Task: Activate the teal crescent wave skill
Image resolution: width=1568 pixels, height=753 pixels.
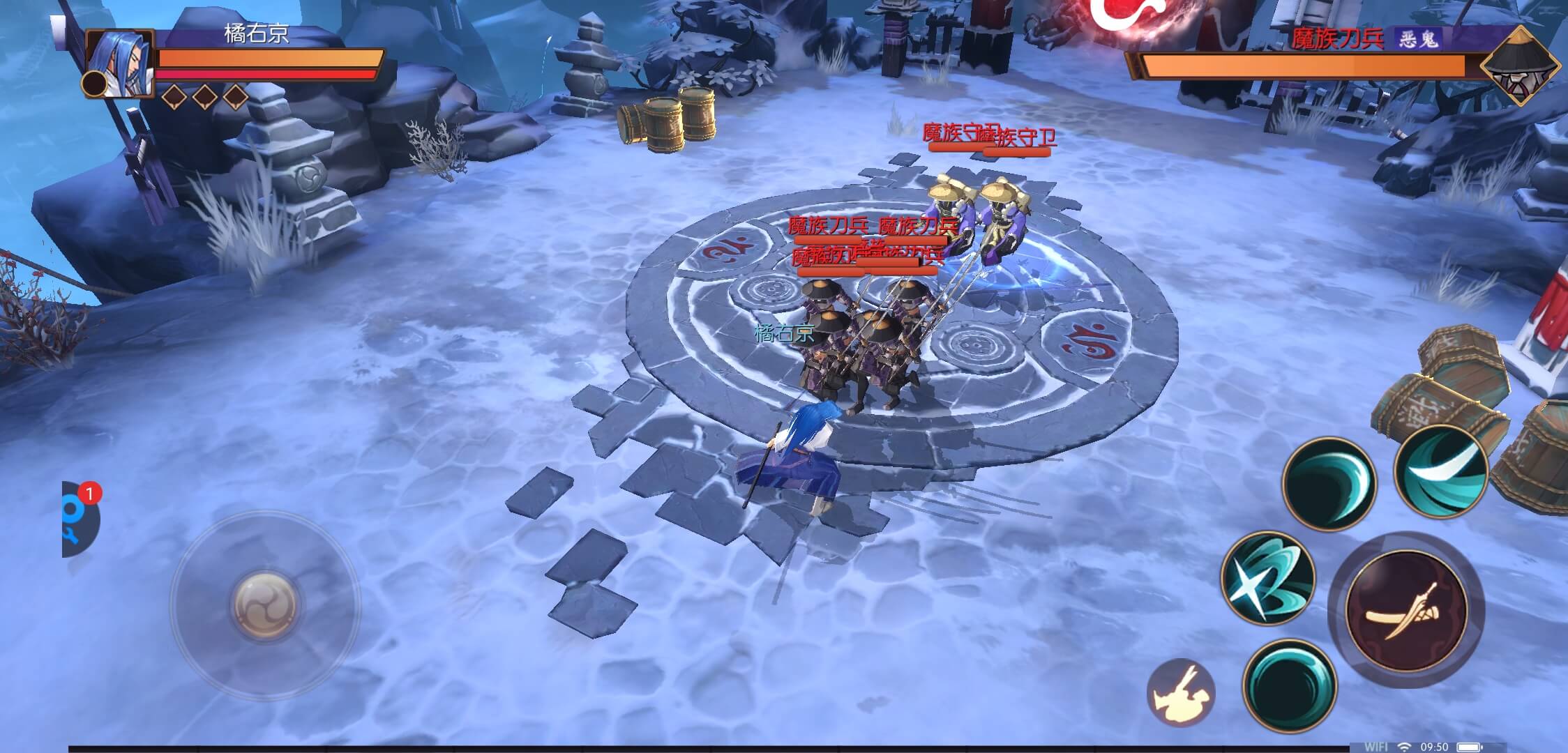Action: click(x=1328, y=483)
